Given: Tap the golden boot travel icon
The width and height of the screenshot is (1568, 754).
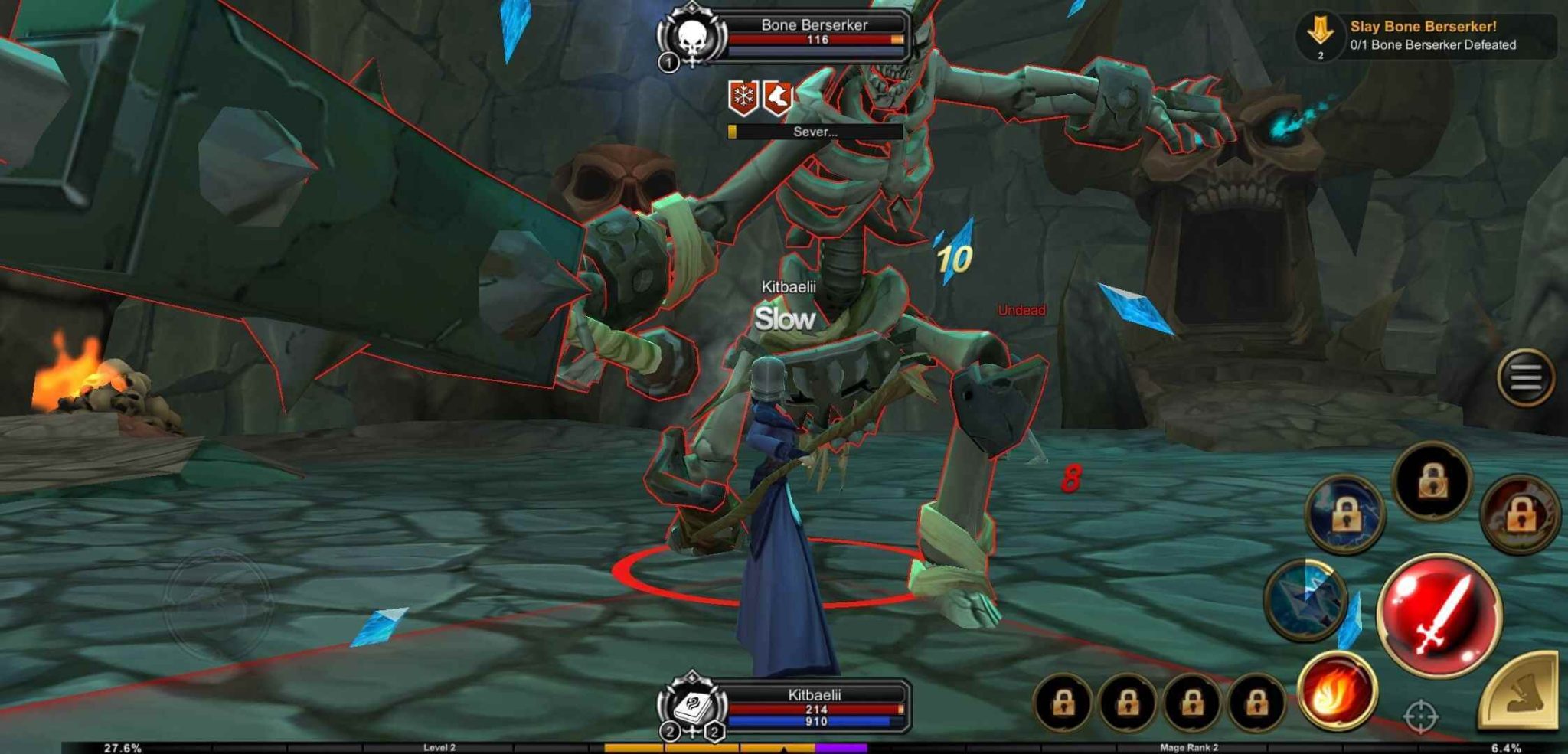Looking at the screenshot, I should (x=1520, y=697).
